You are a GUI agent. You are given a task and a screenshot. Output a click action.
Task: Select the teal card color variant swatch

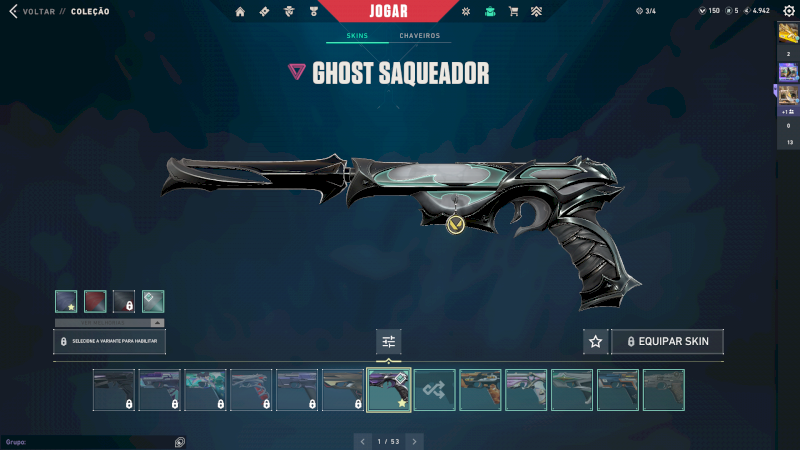click(153, 301)
